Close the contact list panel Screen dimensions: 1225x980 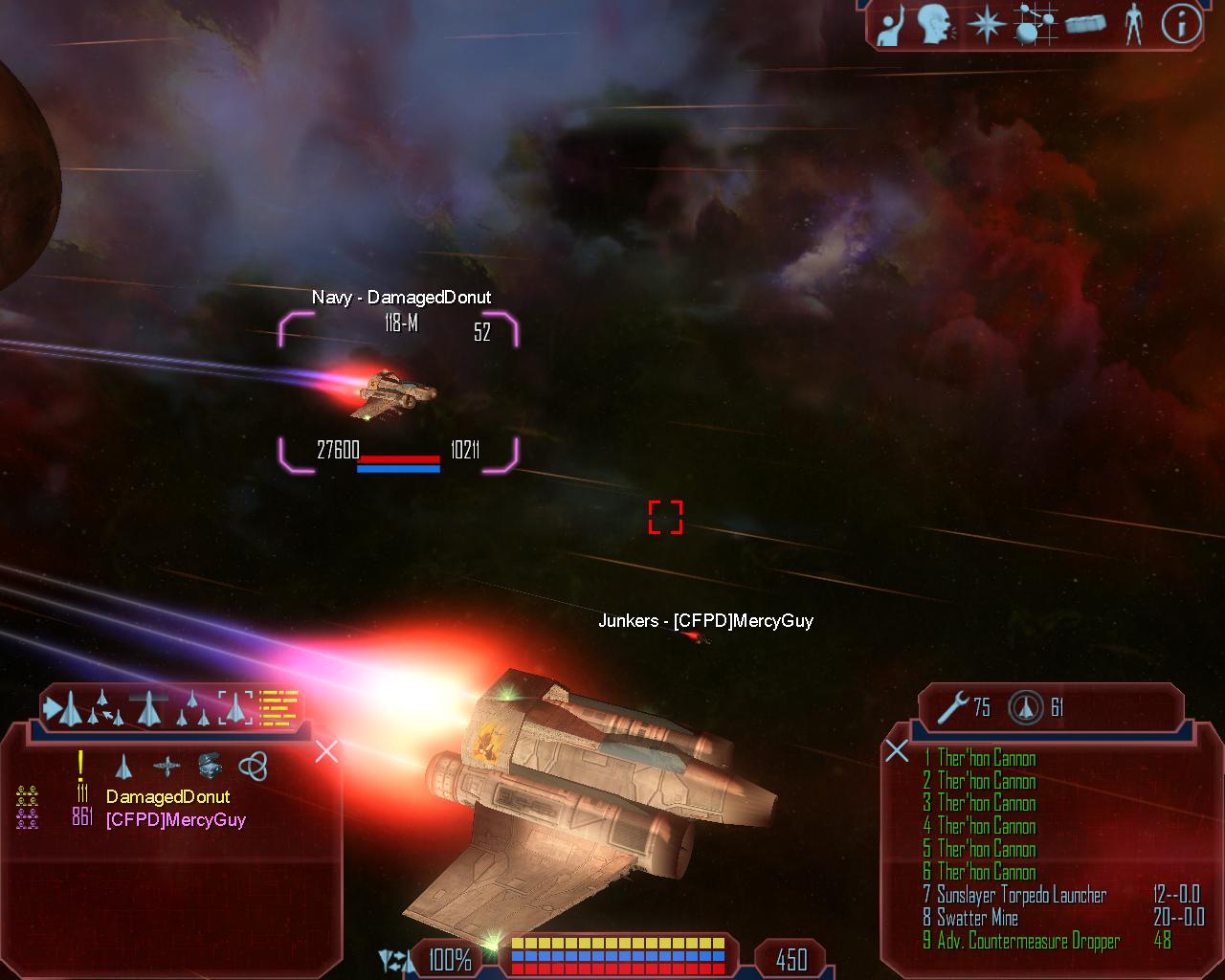tap(326, 751)
